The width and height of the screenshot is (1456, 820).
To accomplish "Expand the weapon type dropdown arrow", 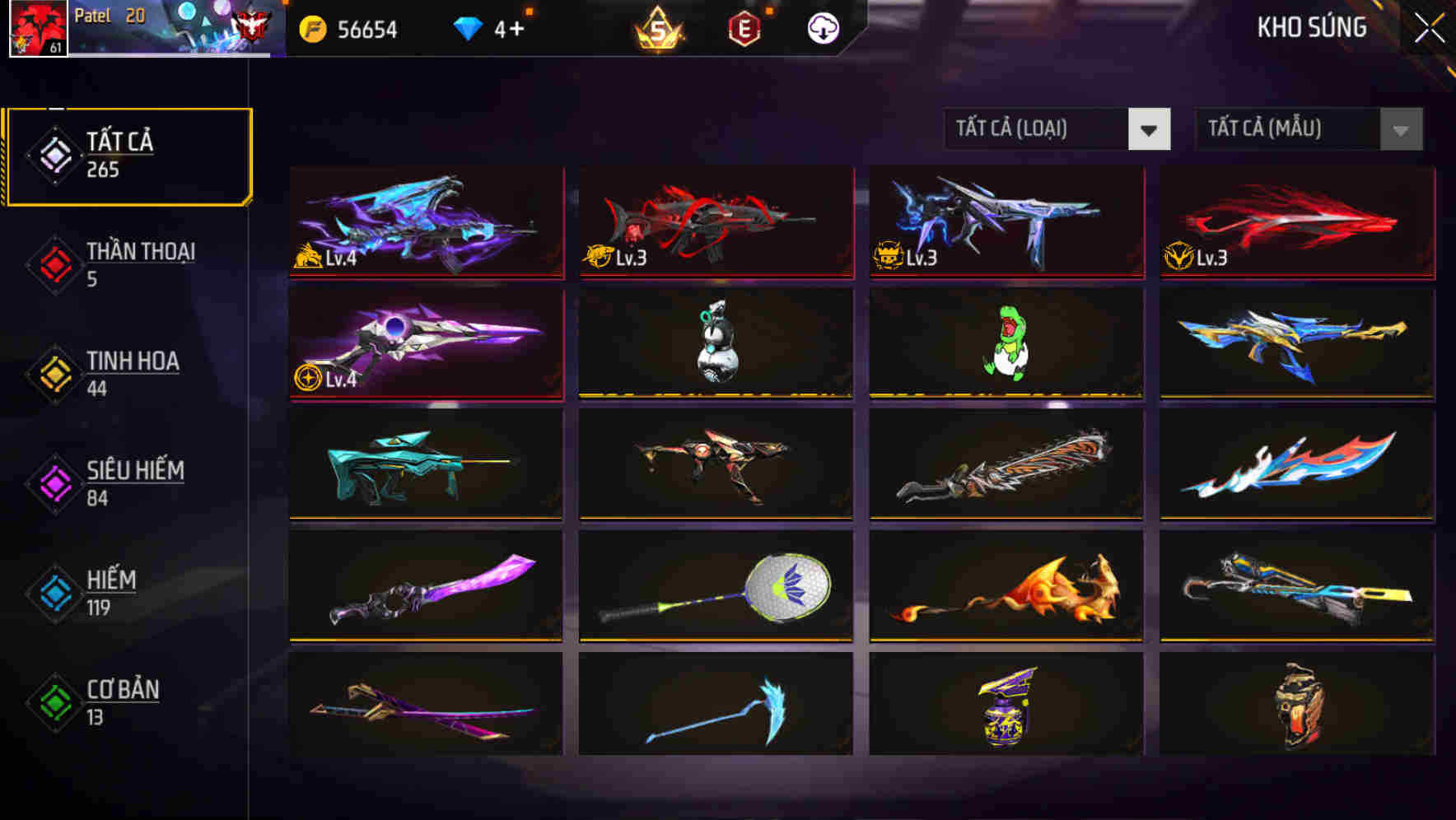I will click(1150, 130).
